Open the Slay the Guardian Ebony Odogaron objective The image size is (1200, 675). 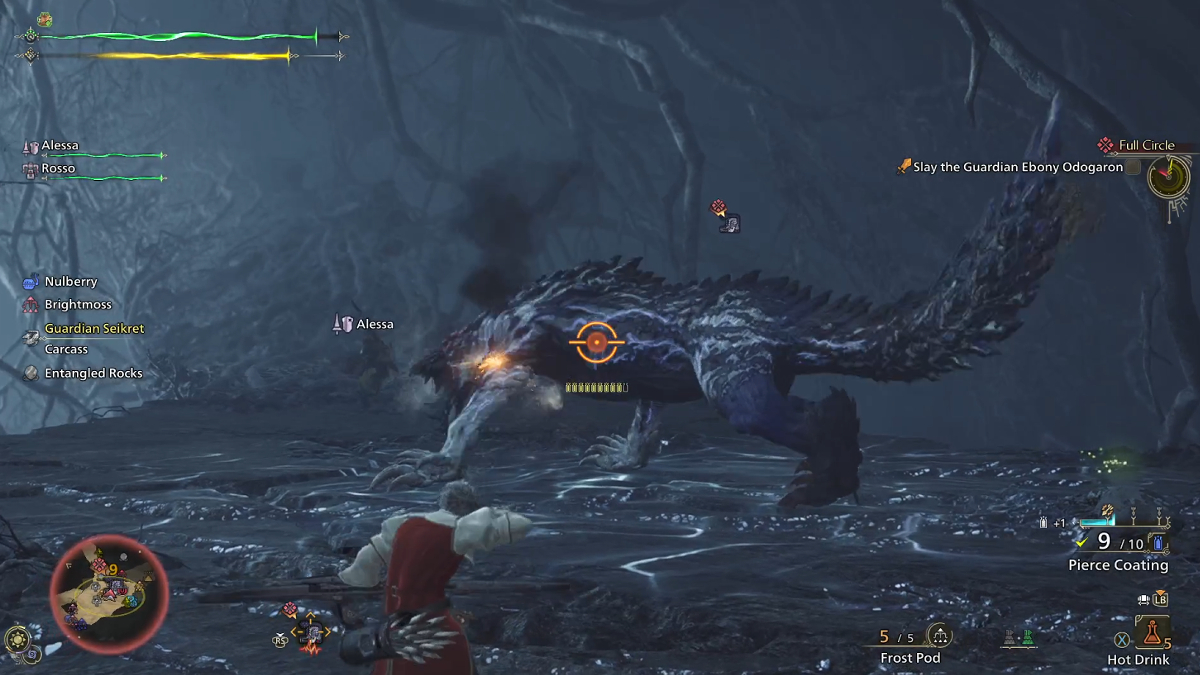click(1017, 168)
